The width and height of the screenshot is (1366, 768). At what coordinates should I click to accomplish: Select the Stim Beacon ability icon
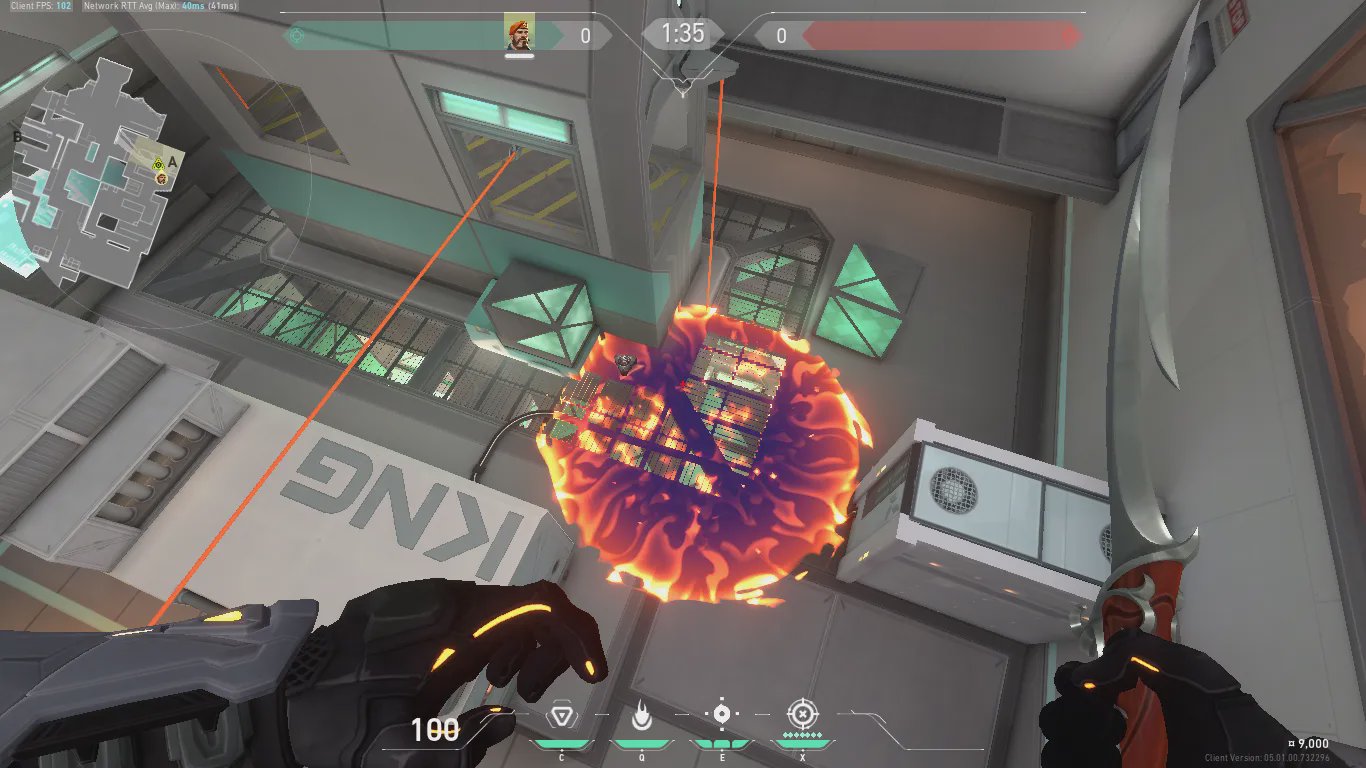561,715
